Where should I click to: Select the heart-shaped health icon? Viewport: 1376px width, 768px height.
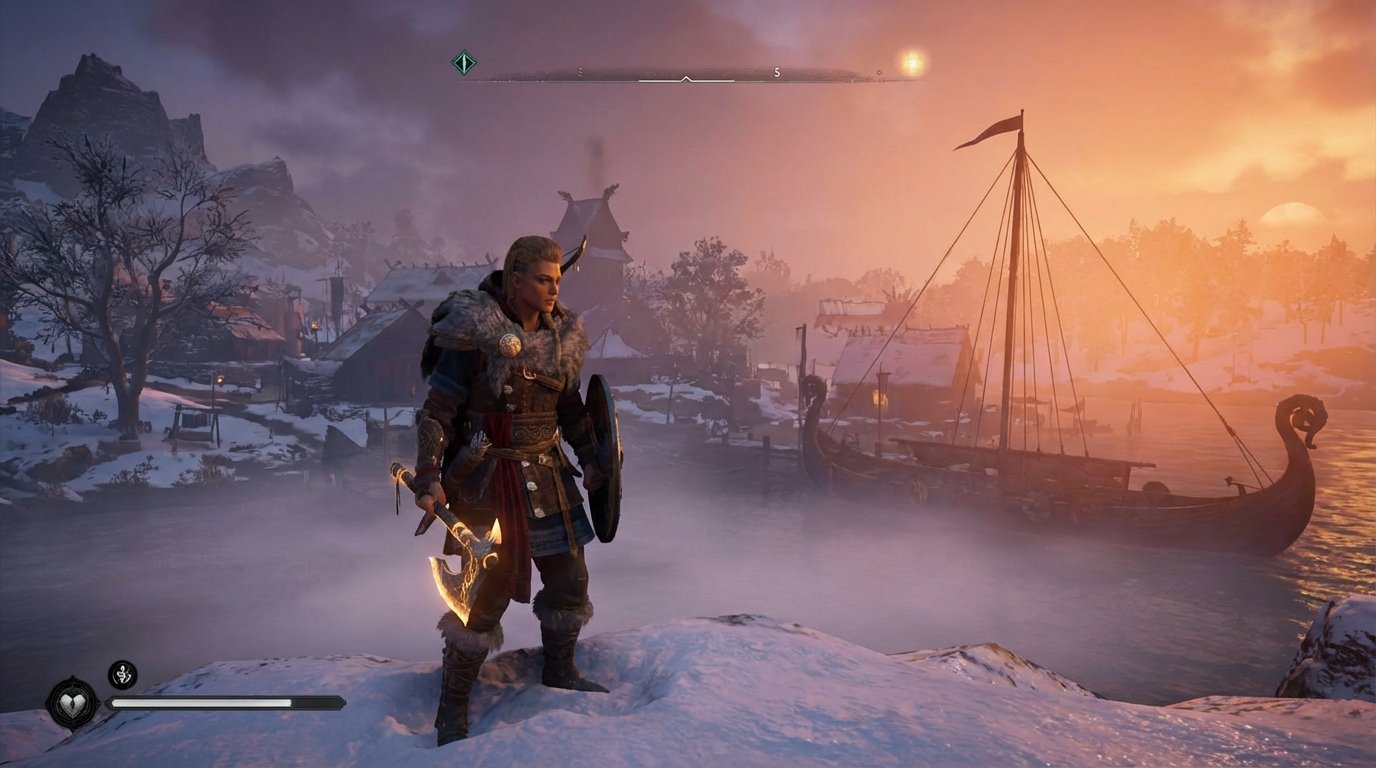pyautogui.click(x=74, y=704)
